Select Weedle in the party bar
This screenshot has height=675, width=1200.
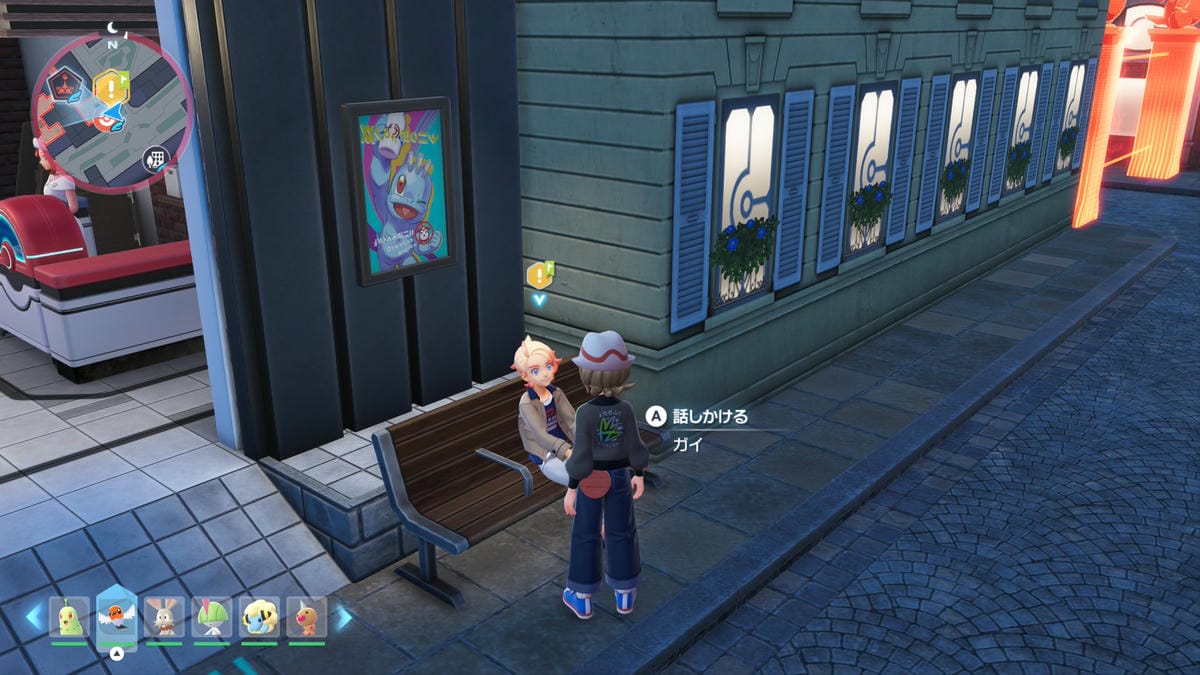pos(307,617)
